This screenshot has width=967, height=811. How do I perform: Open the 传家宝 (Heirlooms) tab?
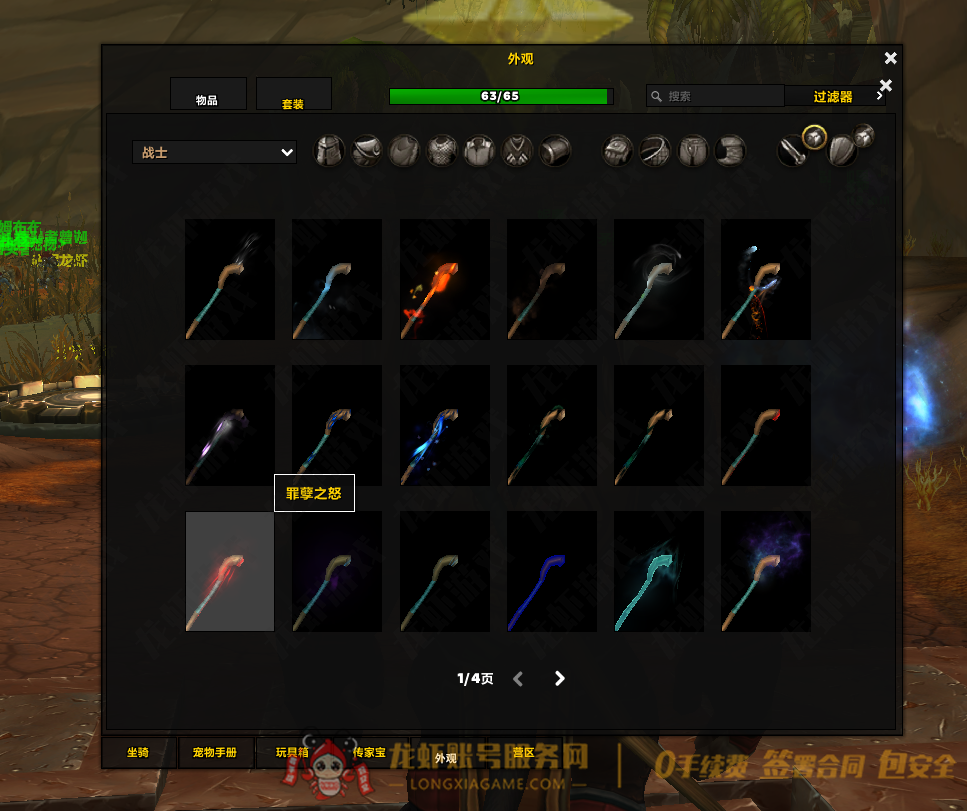[x=369, y=752]
